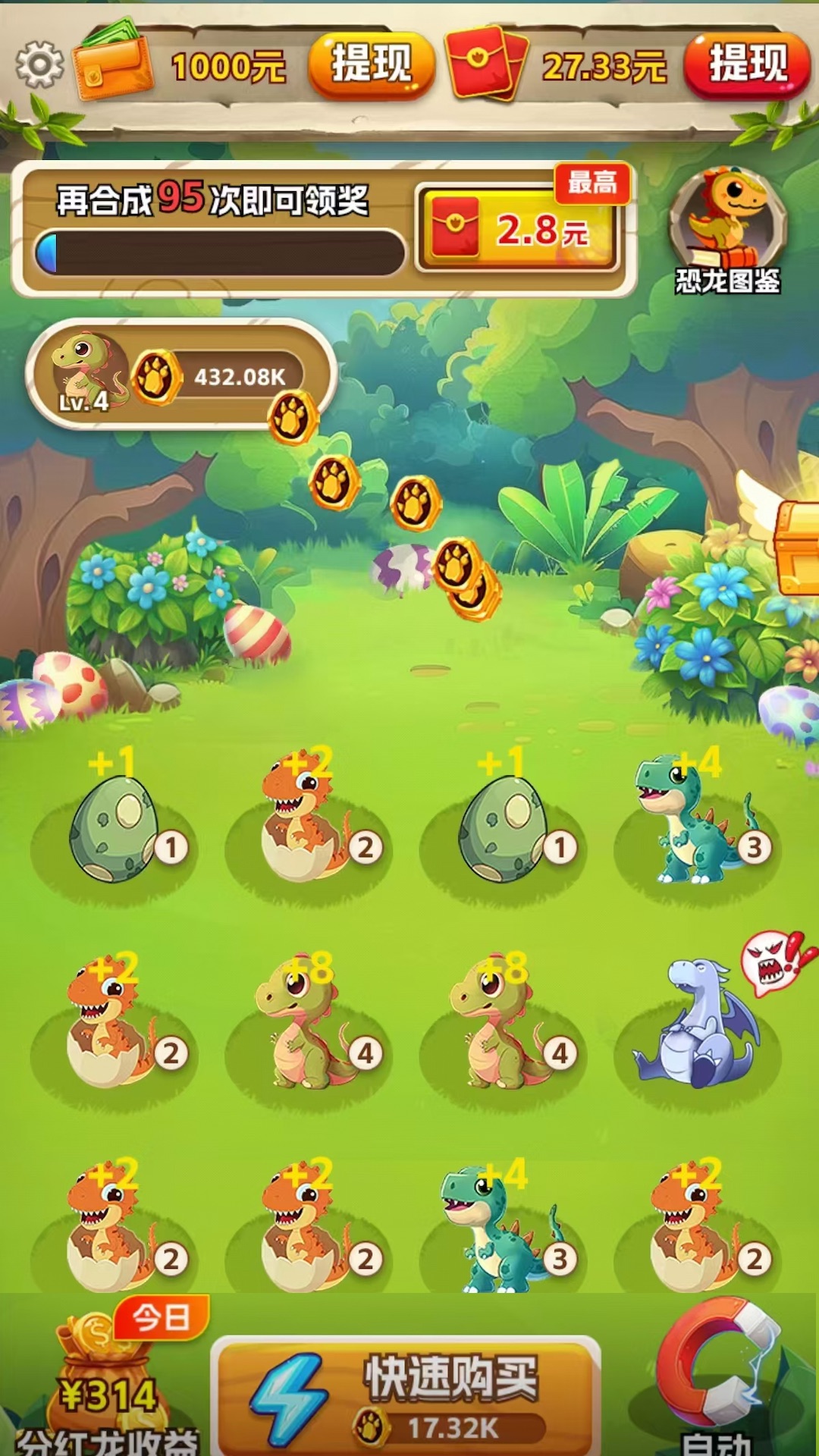
Task: Tap the red 提现 button beside 27.33元
Action: tap(747, 65)
